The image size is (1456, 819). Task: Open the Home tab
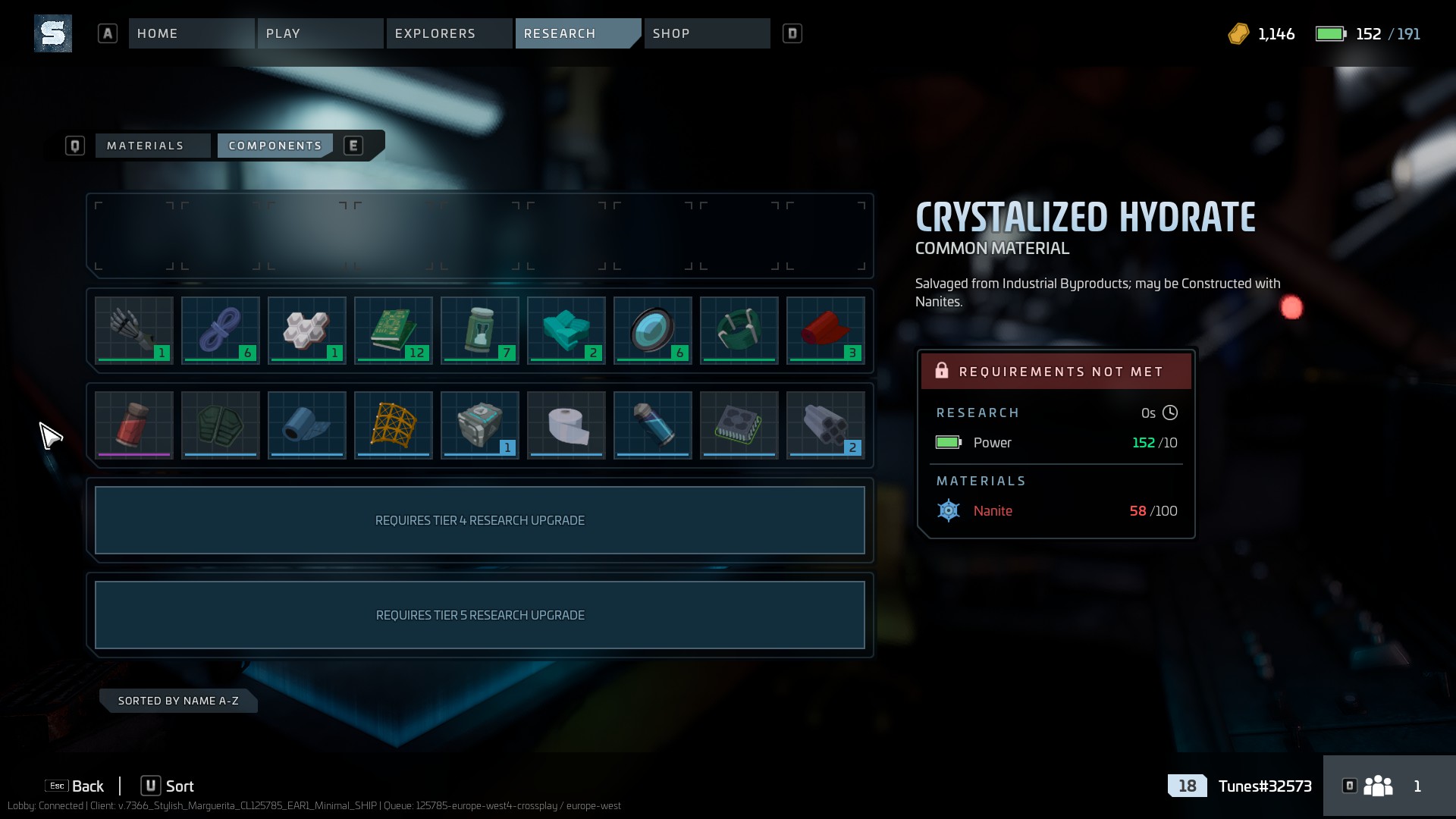click(x=190, y=33)
